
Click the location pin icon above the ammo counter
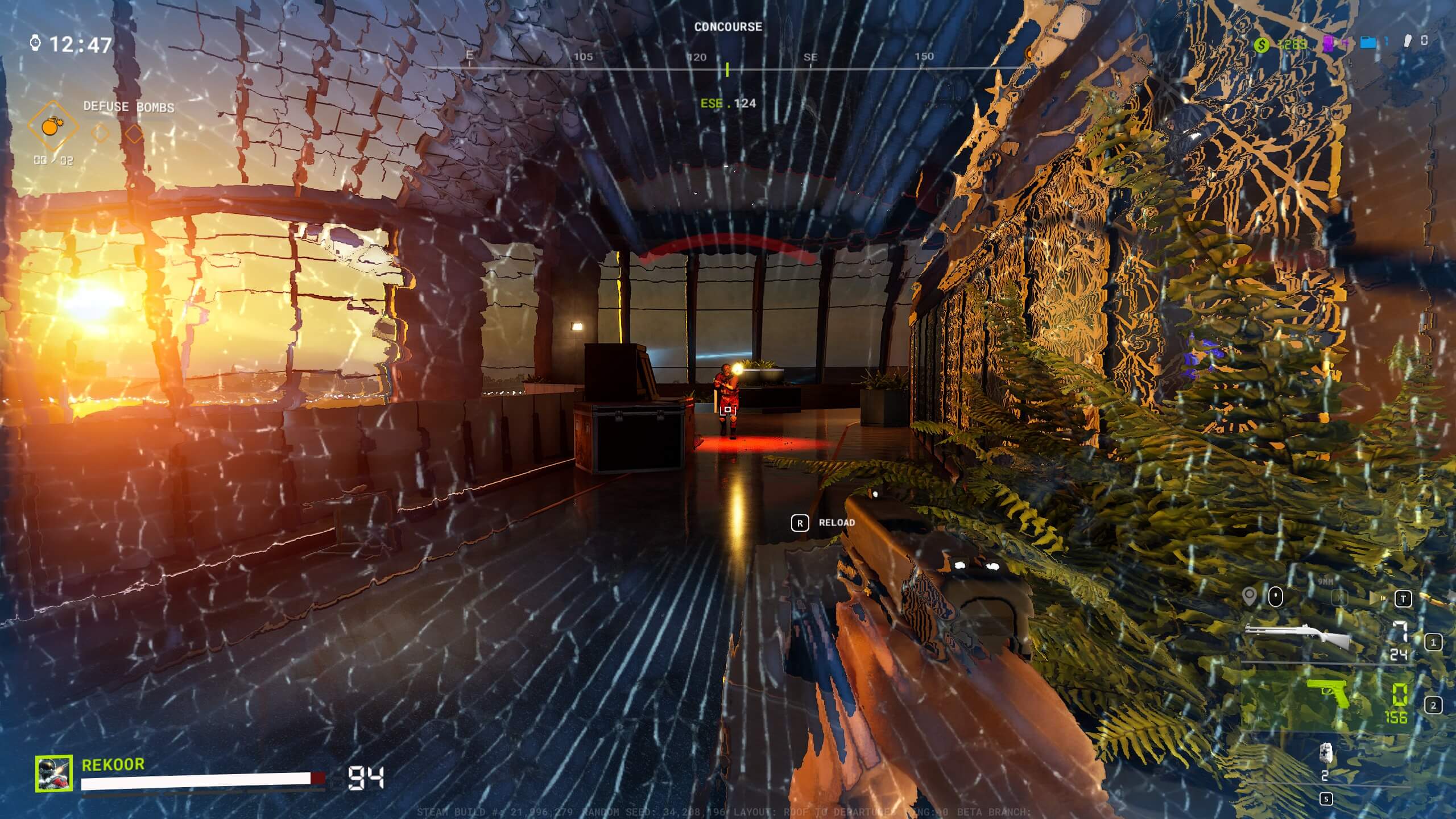pyautogui.click(x=1250, y=597)
